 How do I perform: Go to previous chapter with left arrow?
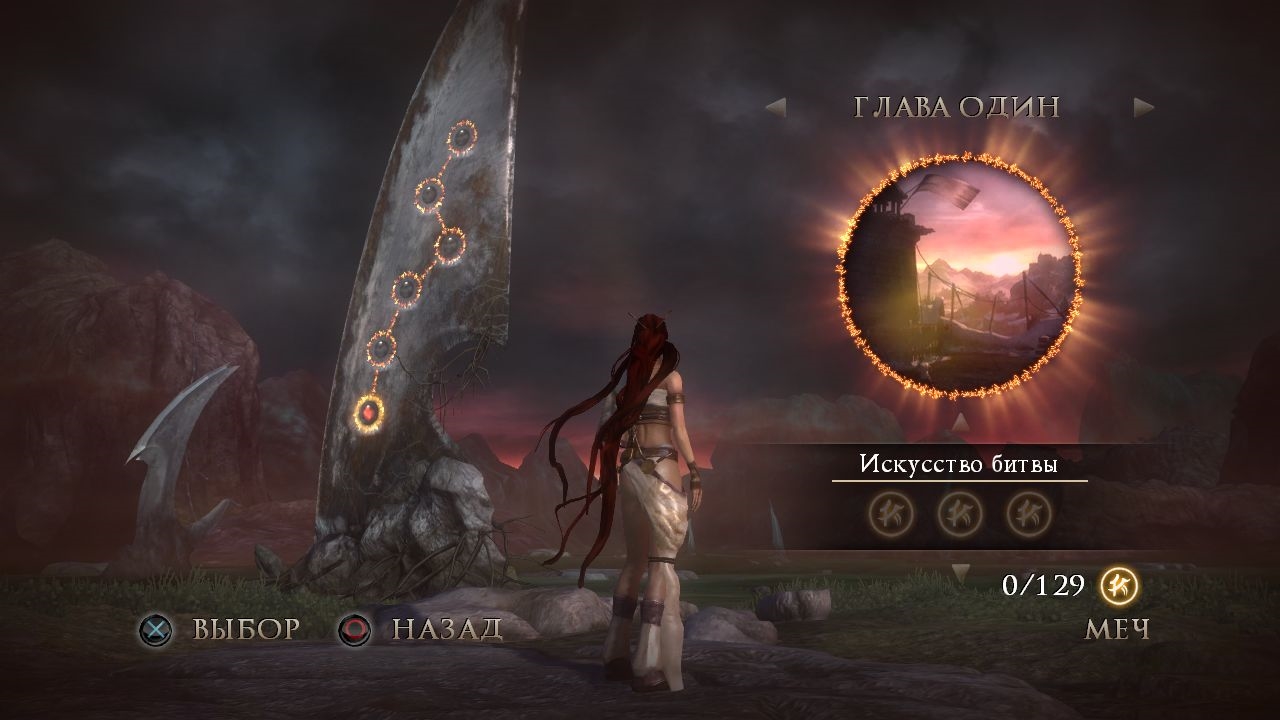[775, 107]
